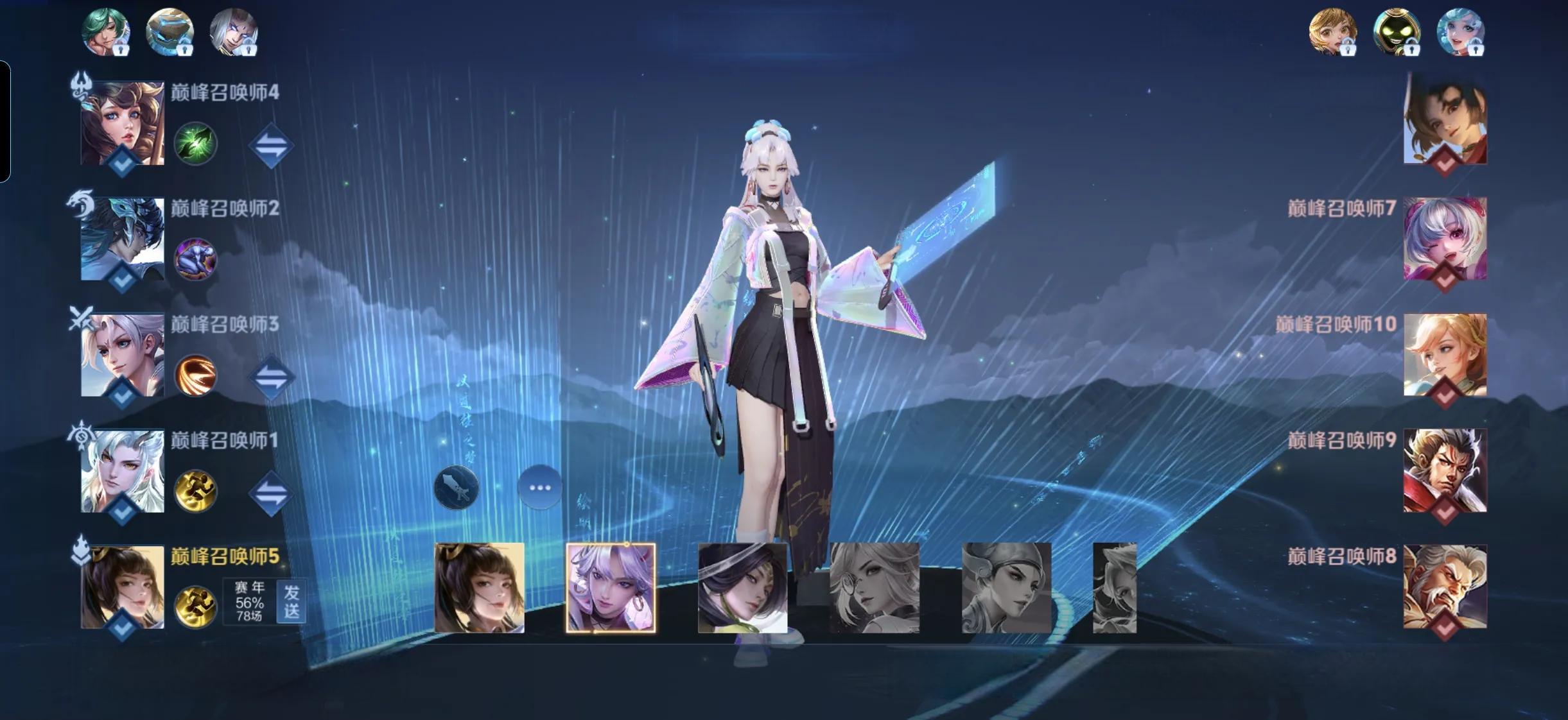1568x720 pixels.
Task: Click the 发送 send button
Action: pyautogui.click(x=292, y=601)
